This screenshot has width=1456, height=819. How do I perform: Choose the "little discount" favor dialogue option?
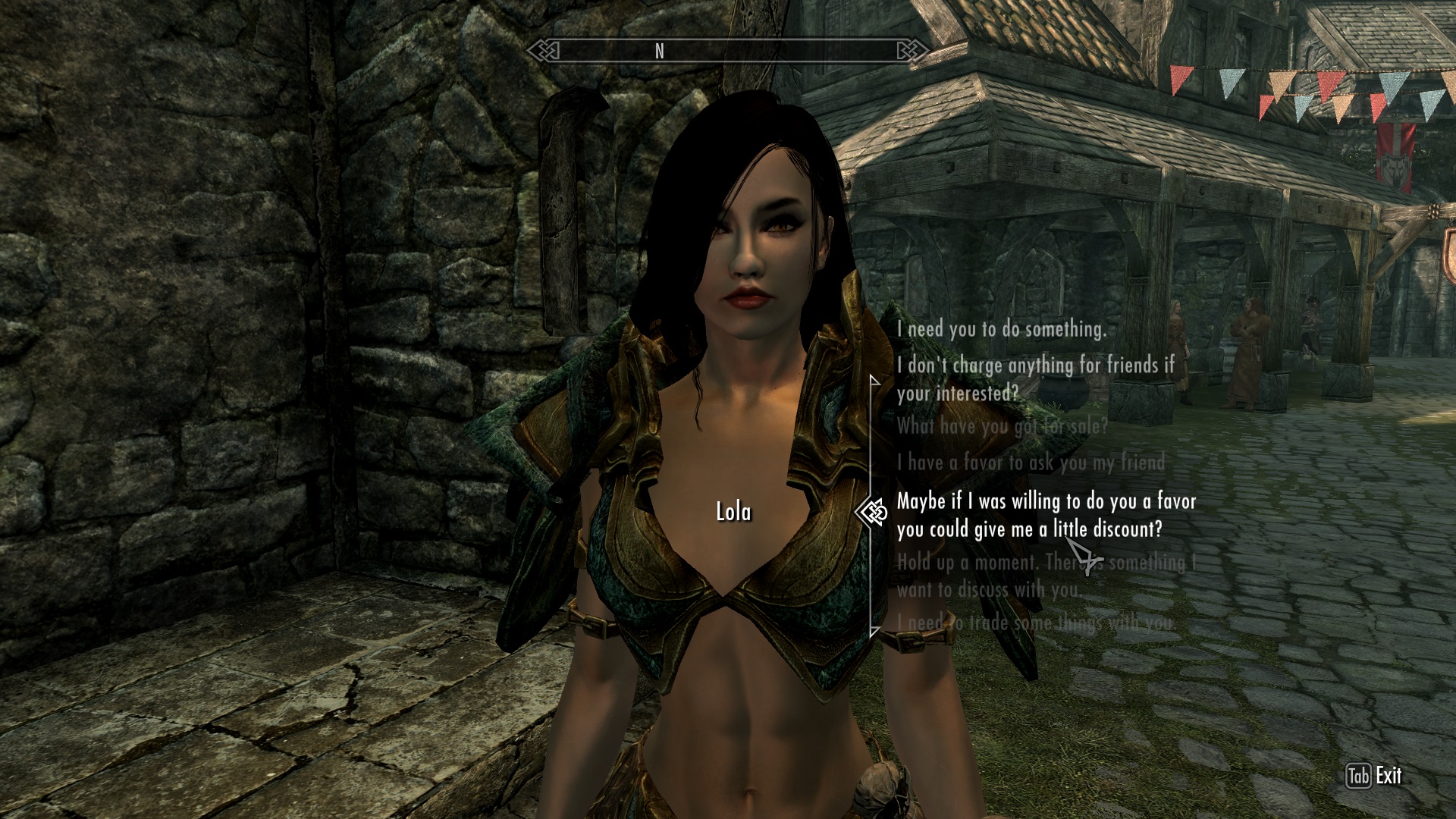coord(1046,515)
